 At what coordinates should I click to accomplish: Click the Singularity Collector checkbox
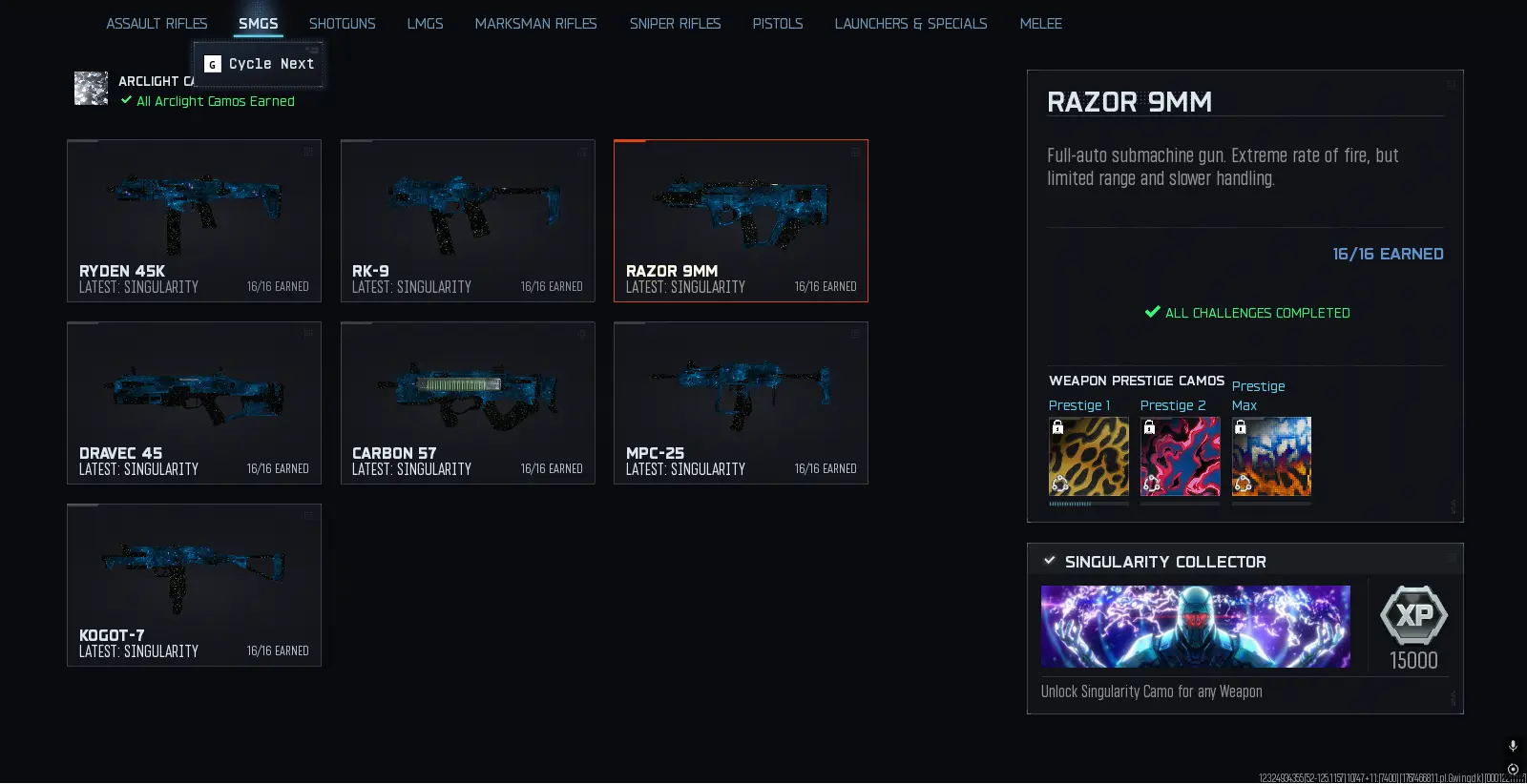point(1049,562)
